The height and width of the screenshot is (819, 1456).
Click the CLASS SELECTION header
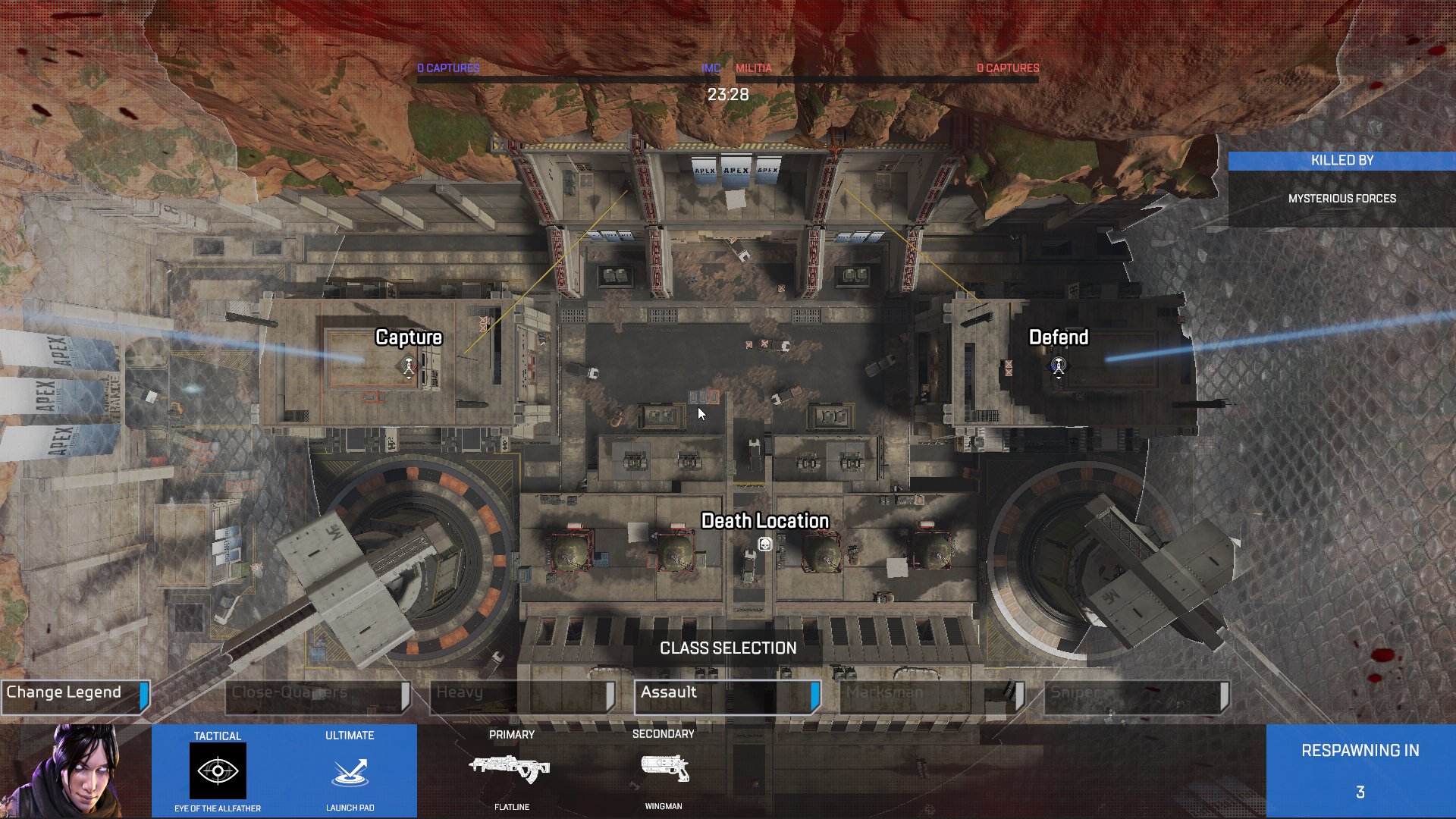point(727,648)
